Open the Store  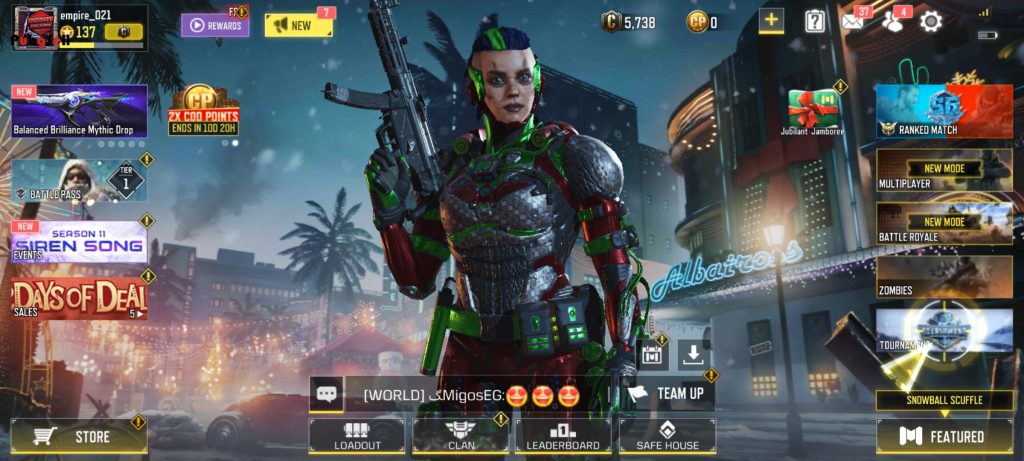[78, 436]
